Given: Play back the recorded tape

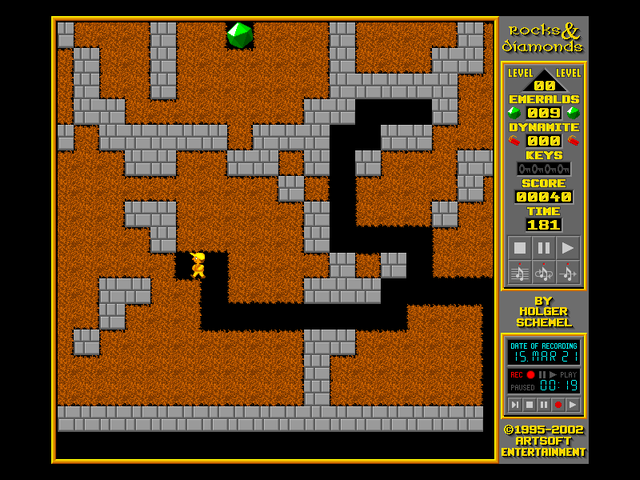Looking at the screenshot, I should tap(572, 404).
